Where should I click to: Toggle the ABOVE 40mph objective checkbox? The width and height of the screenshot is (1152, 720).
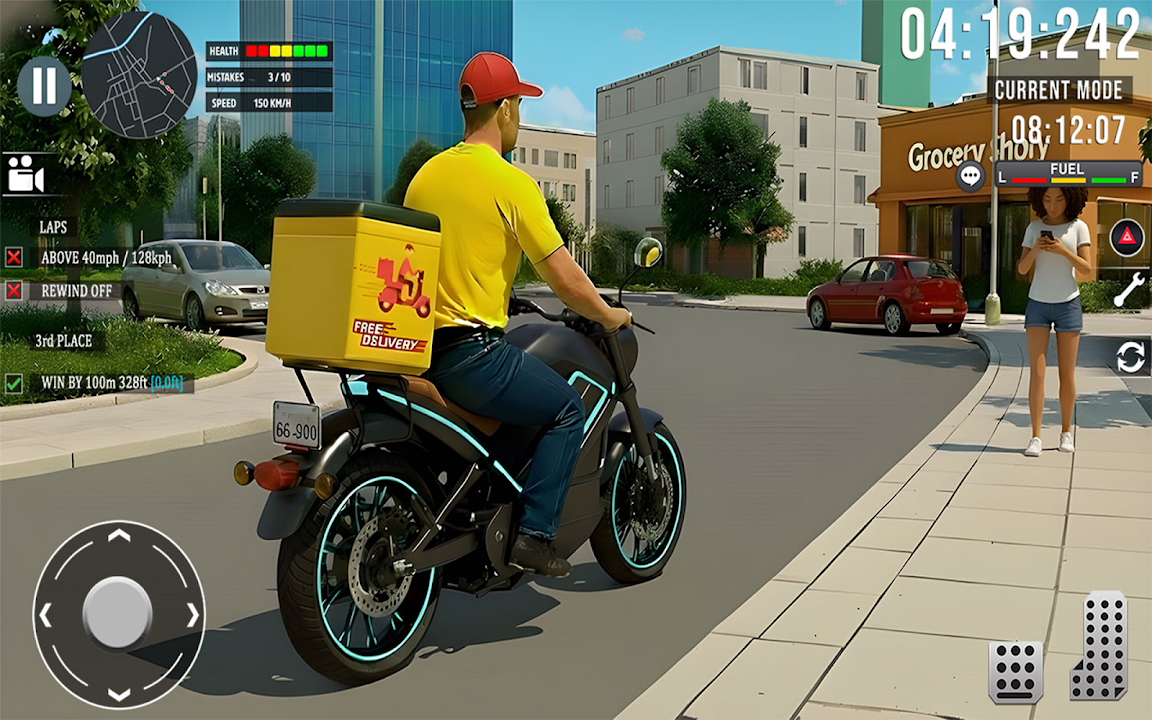pos(14,258)
